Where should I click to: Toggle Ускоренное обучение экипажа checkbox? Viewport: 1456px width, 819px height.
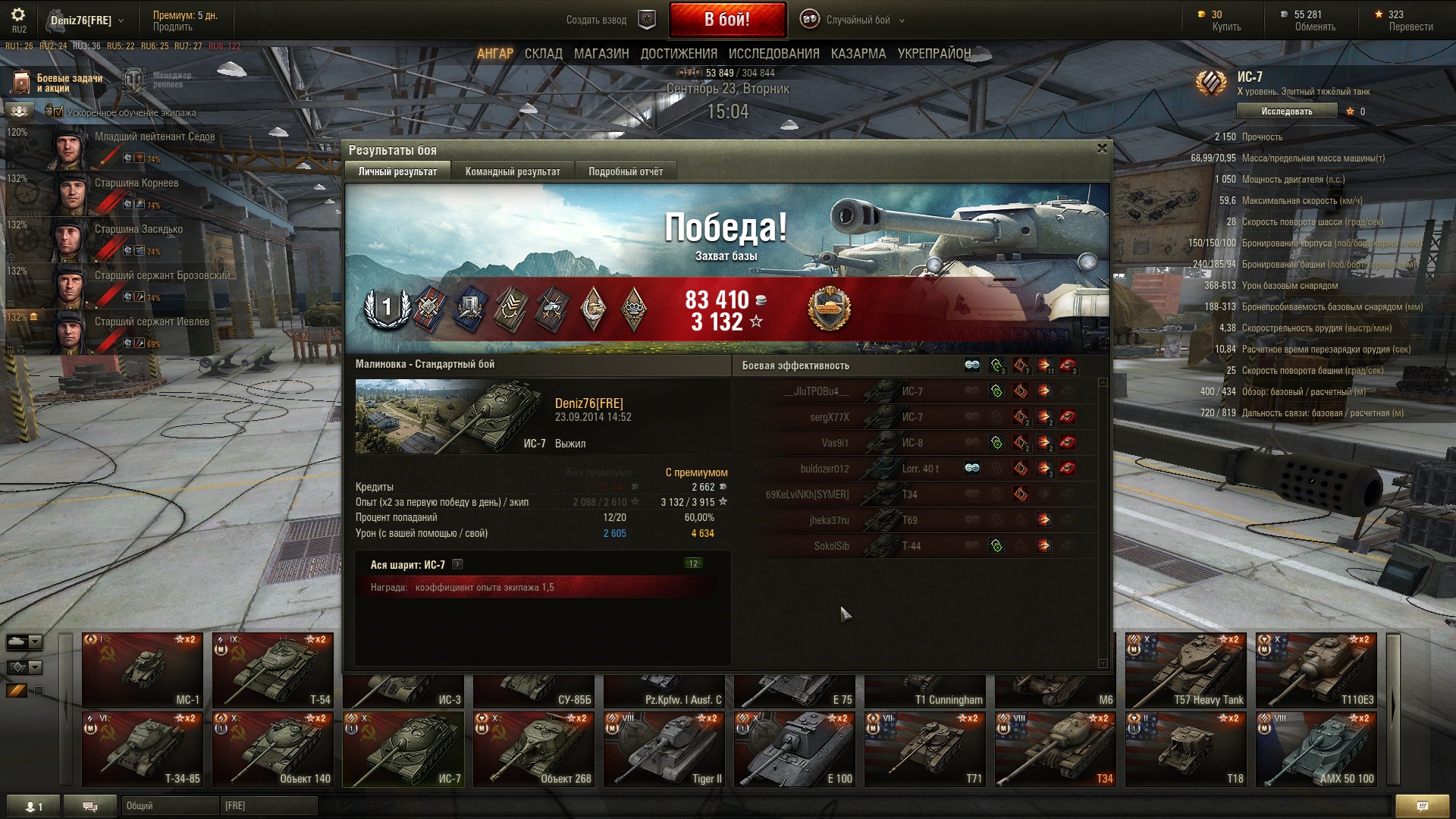[58, 112]
